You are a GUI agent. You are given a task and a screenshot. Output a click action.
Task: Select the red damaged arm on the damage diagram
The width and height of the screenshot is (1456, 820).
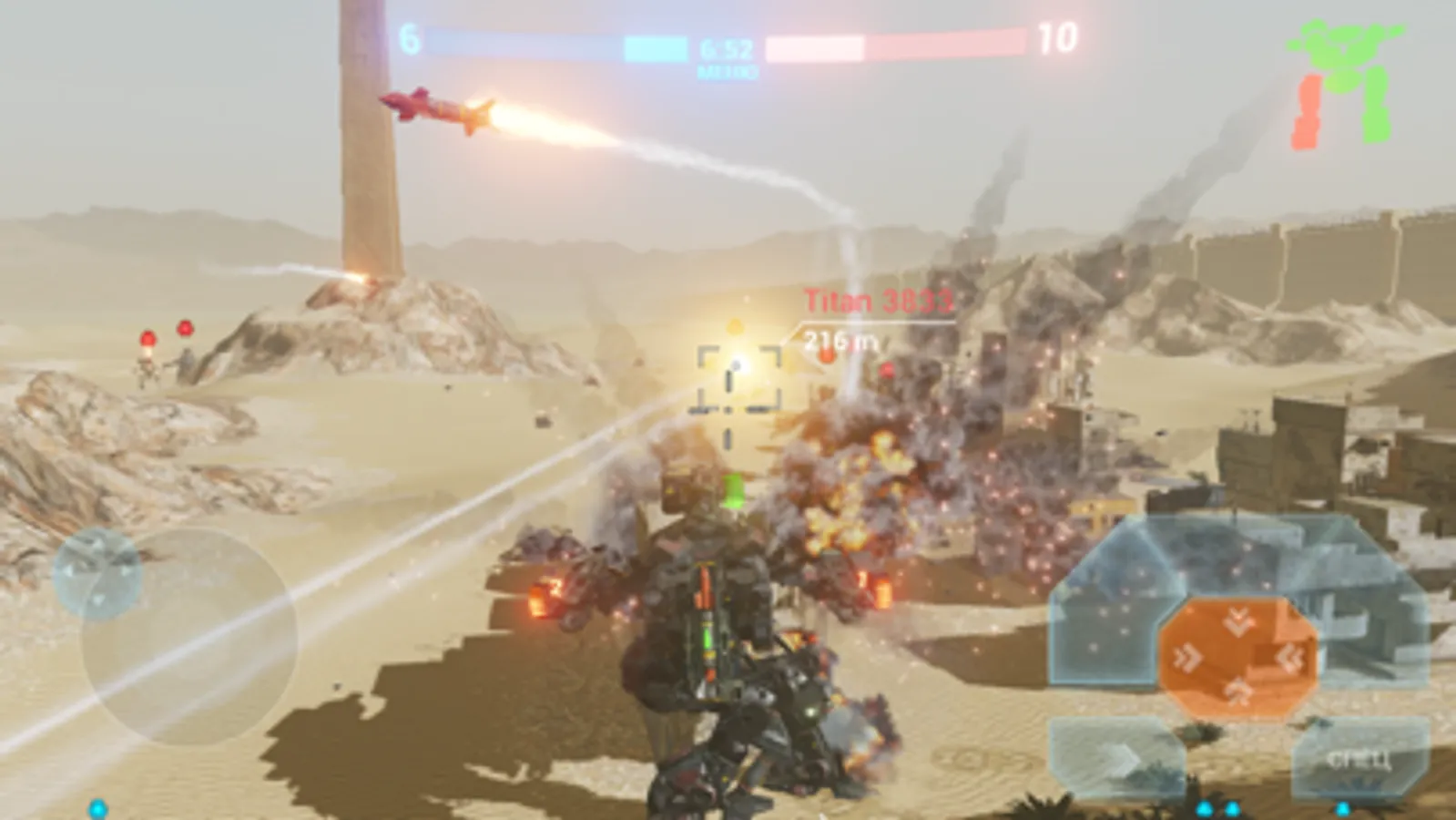[1308, 111]
